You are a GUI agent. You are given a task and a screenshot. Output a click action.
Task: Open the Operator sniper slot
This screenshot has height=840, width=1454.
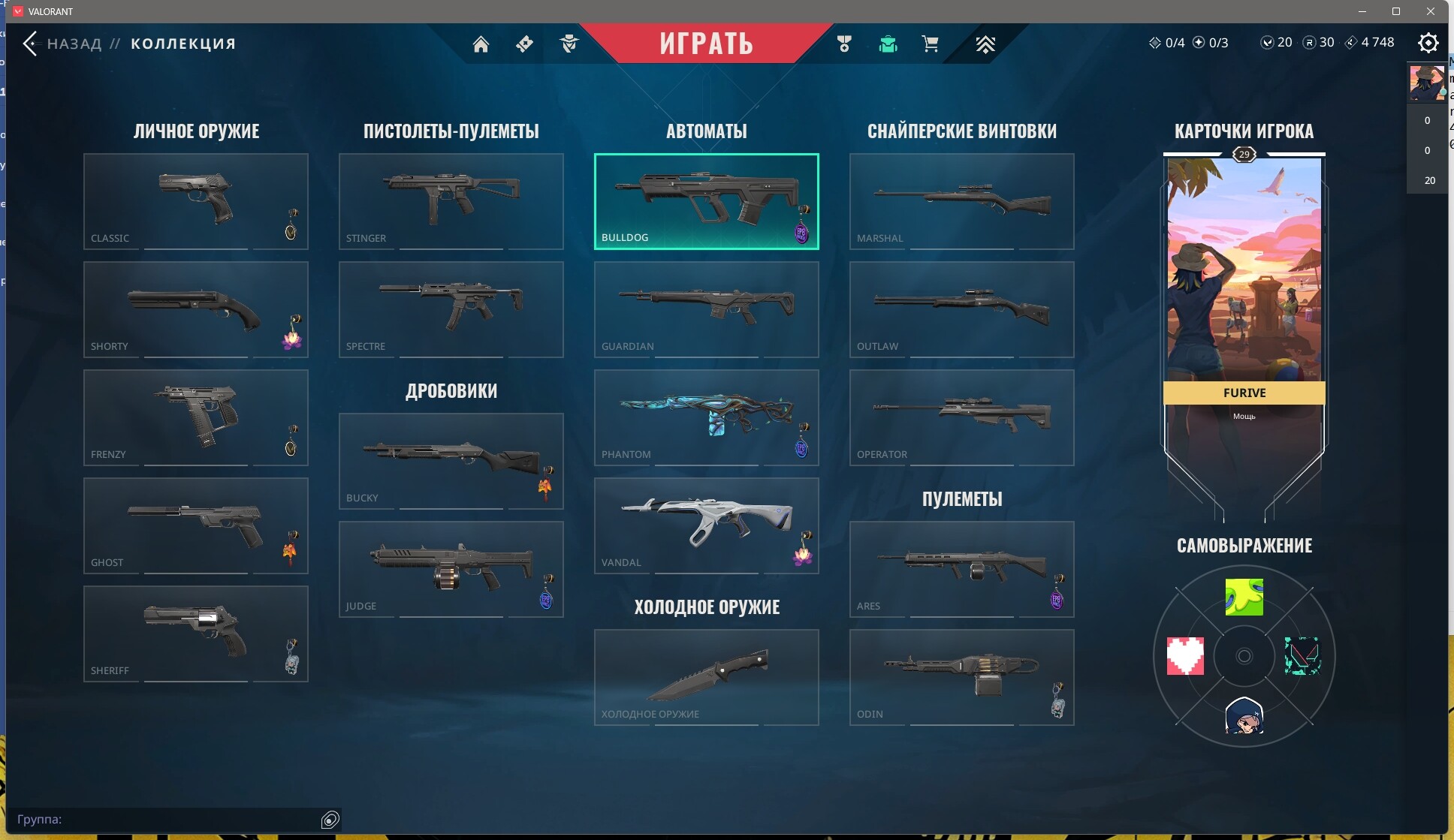point(961,417)
